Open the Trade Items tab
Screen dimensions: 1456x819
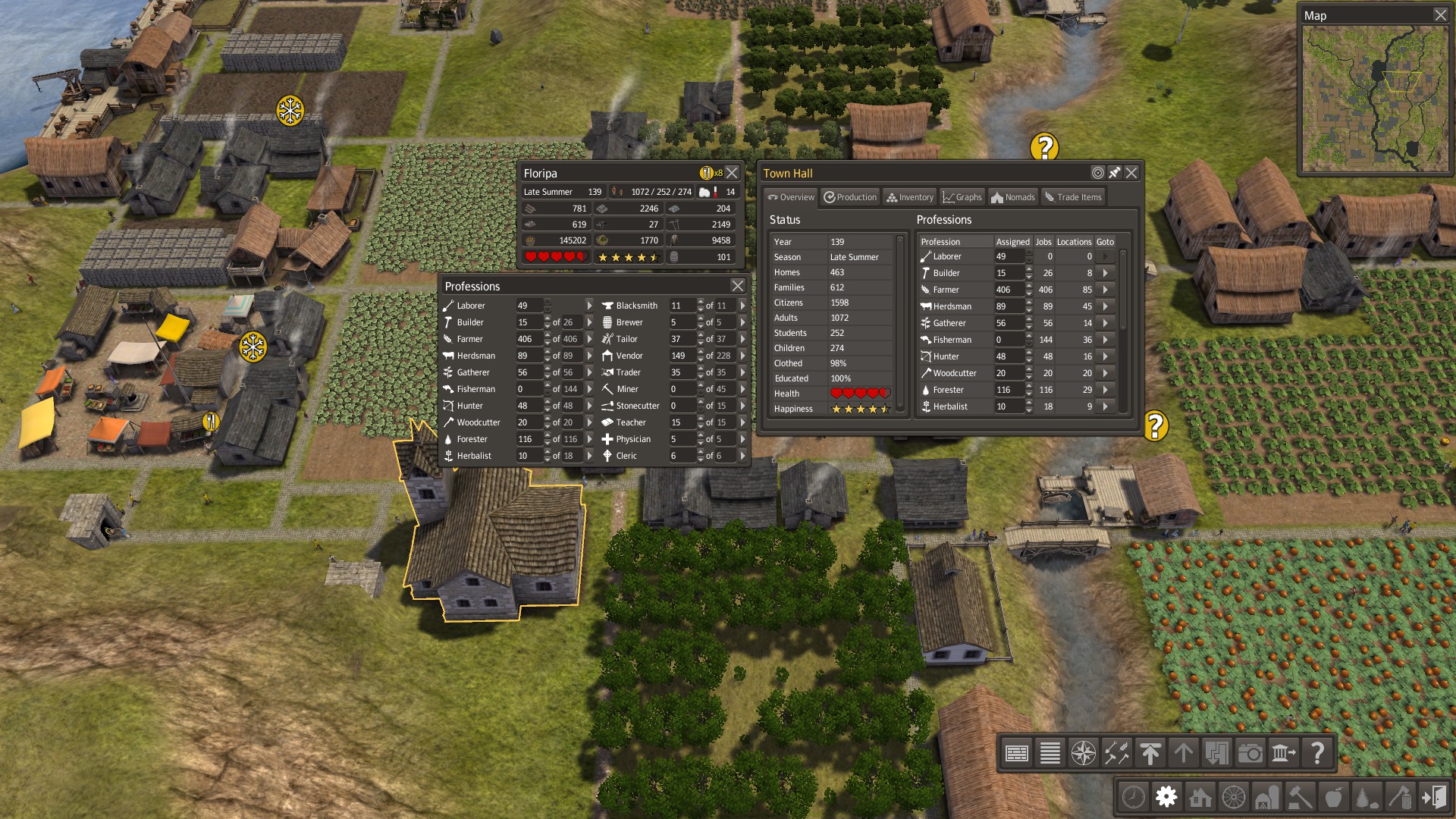pyautogui.click(x=1072, y=197)
